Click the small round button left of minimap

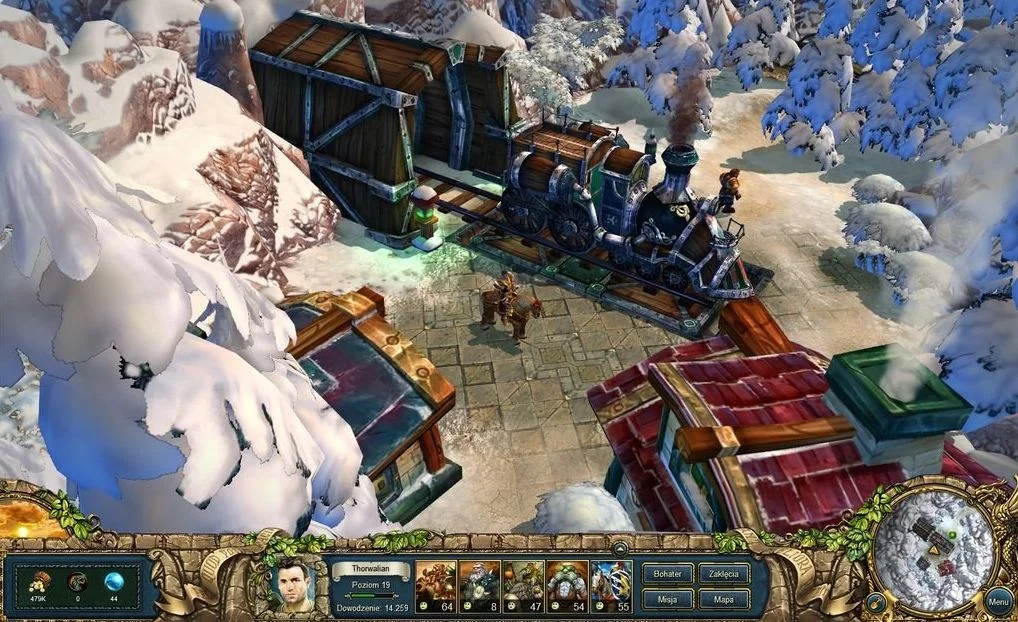pyautogui.click(x=875, y=602)
